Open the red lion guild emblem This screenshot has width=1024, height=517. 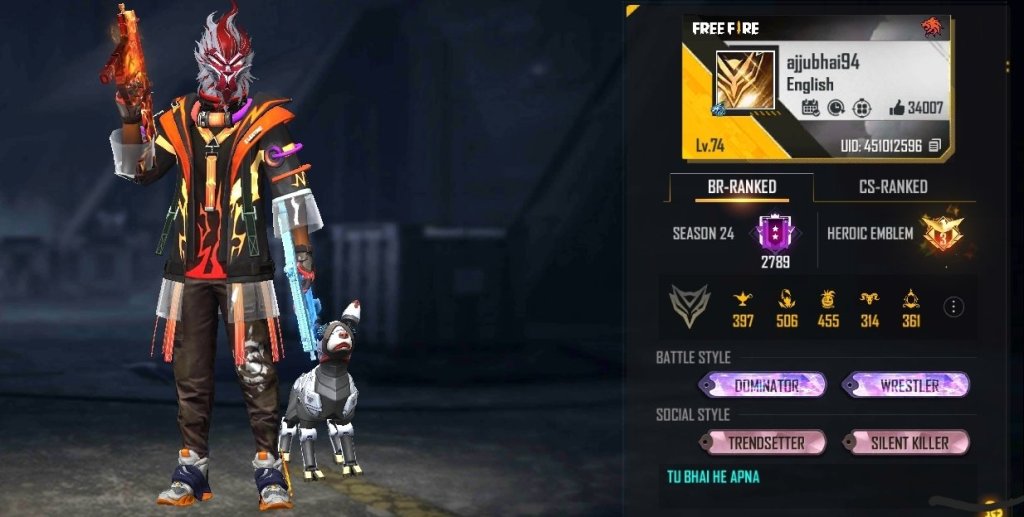pos(932,28)
